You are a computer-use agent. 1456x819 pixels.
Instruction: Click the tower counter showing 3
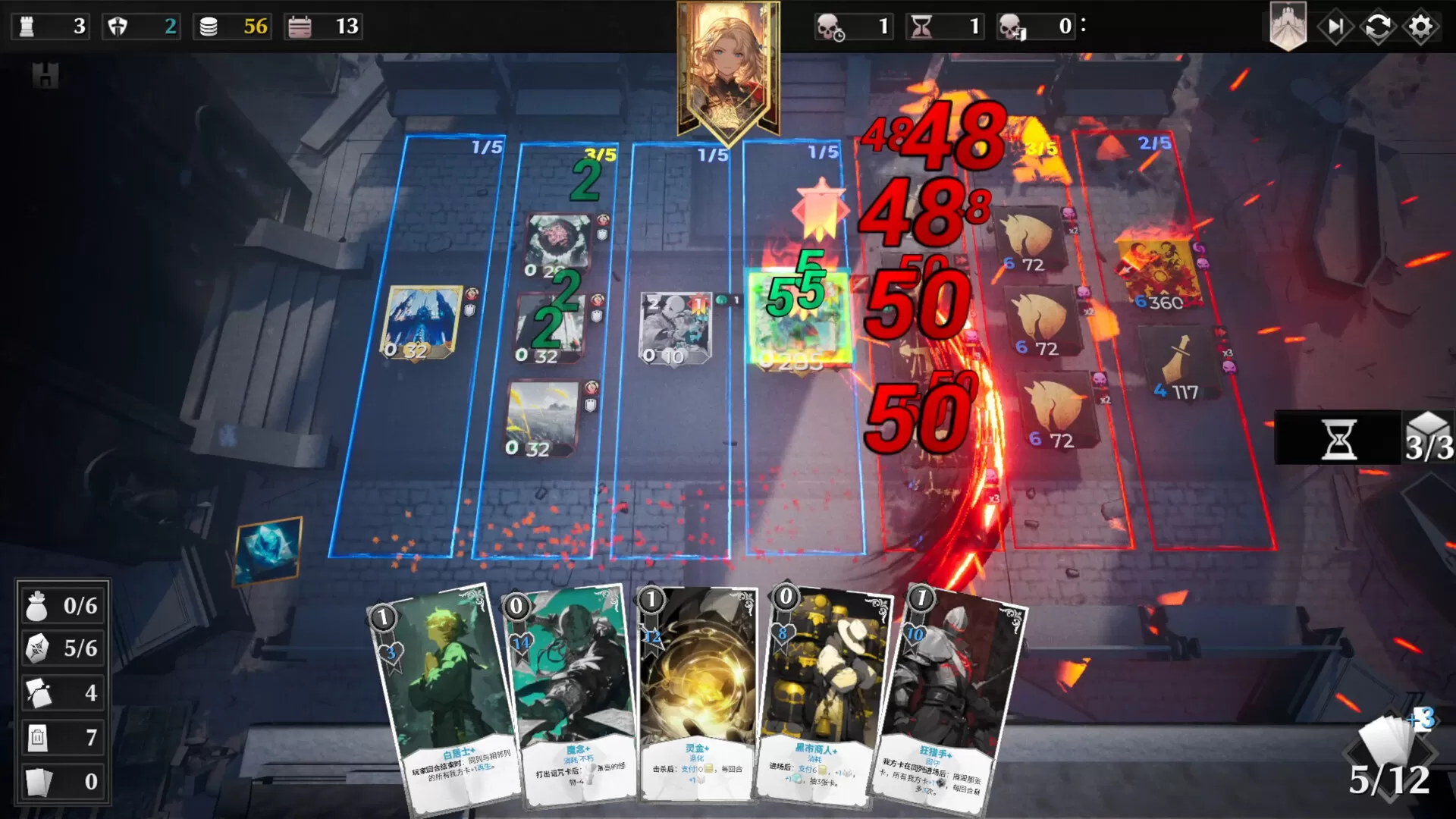click(49, 27)
